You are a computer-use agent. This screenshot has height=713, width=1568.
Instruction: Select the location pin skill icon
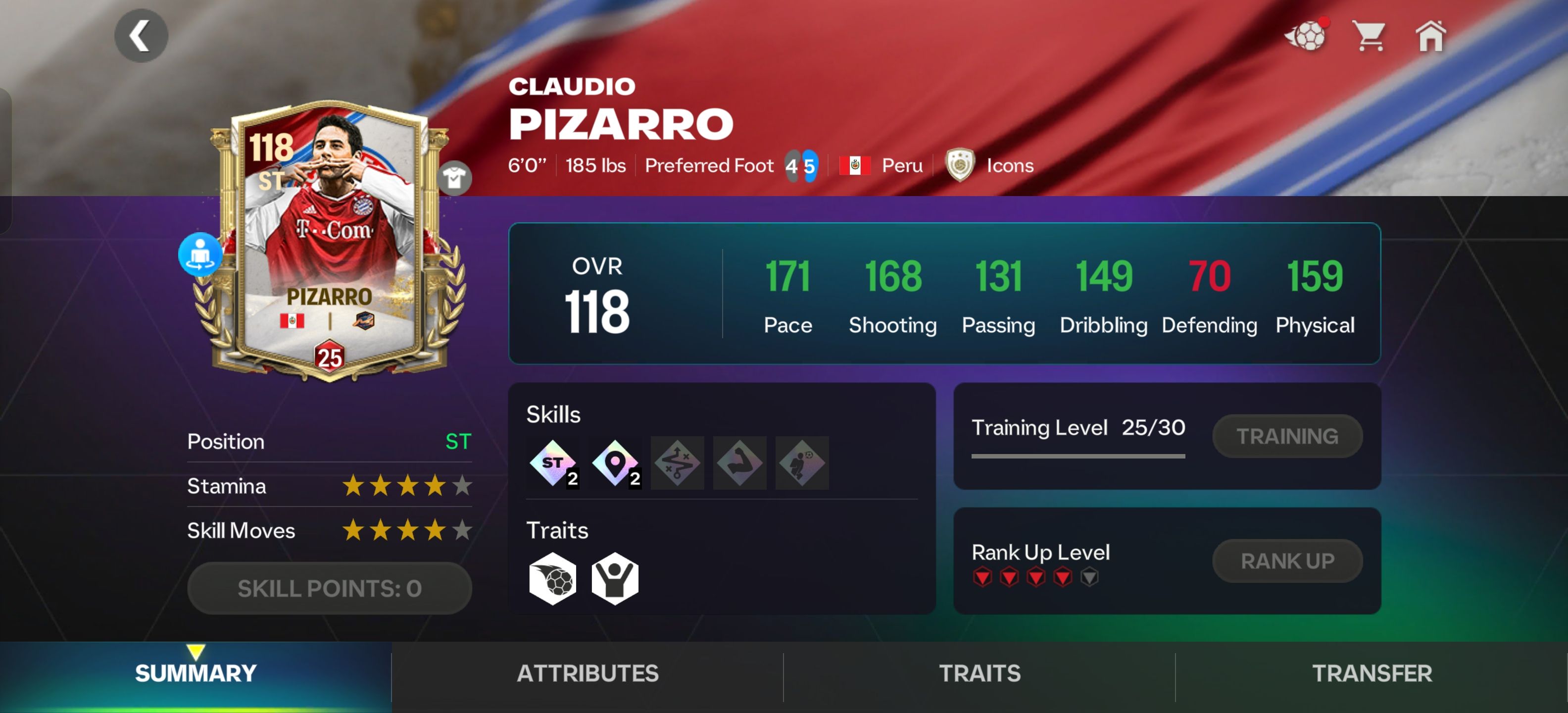pyautogui.click(x=615, y=463)
